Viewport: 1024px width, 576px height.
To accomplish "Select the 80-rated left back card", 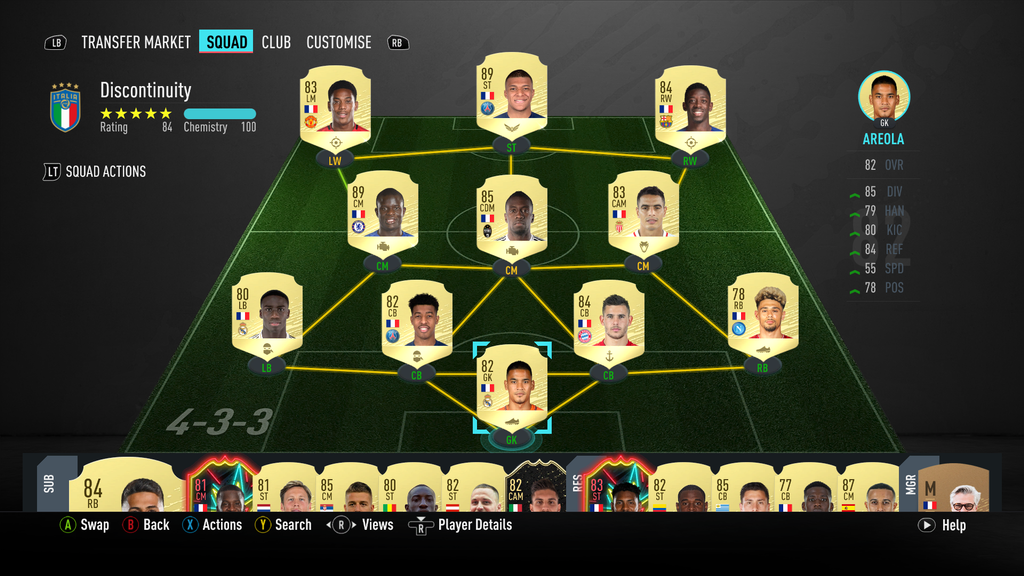I will (x=266, y=312).
